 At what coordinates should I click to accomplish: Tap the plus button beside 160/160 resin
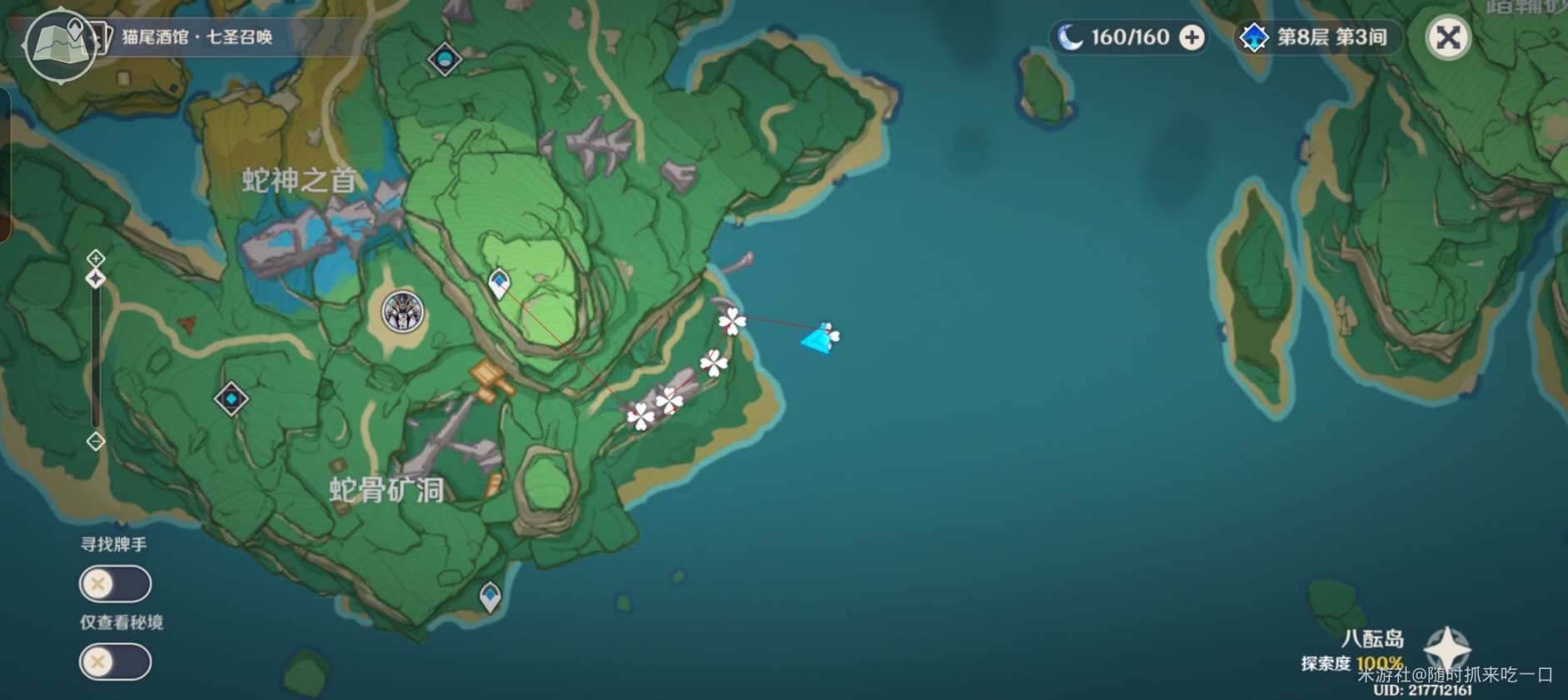[x=1192, y=37]
